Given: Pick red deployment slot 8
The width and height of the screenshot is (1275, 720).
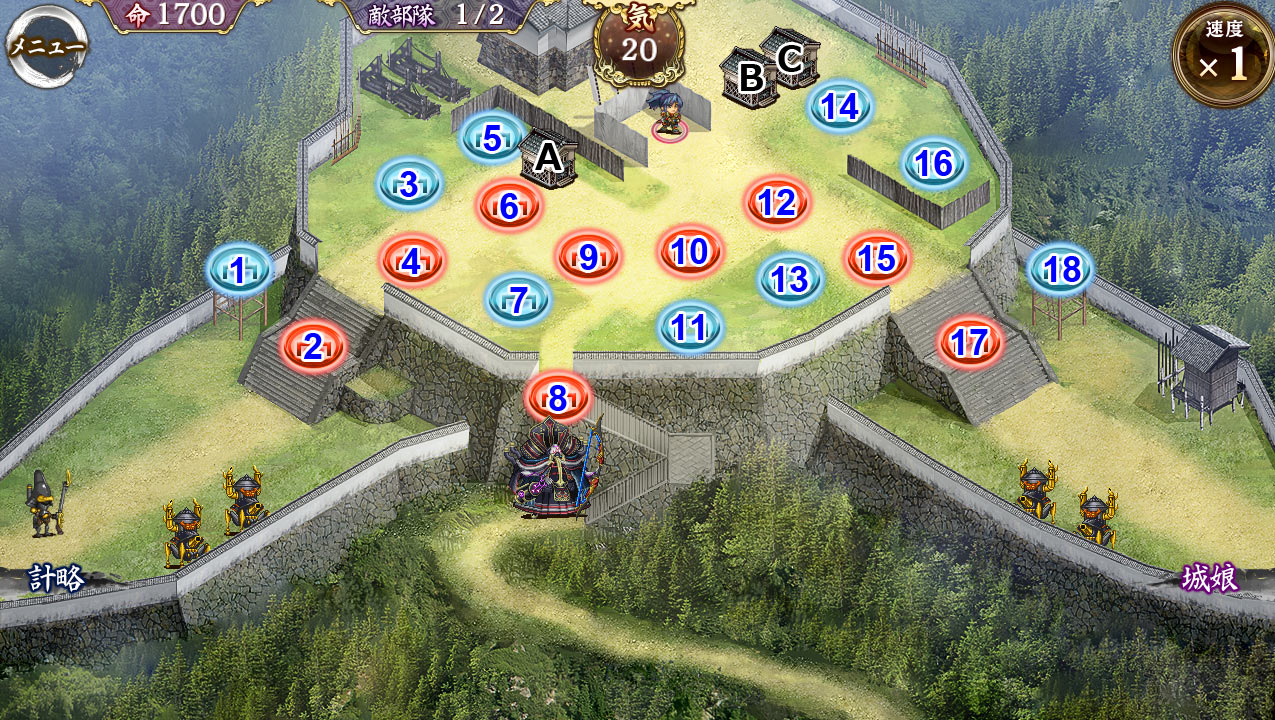Looking at the screenshot, I should point(557,398).
